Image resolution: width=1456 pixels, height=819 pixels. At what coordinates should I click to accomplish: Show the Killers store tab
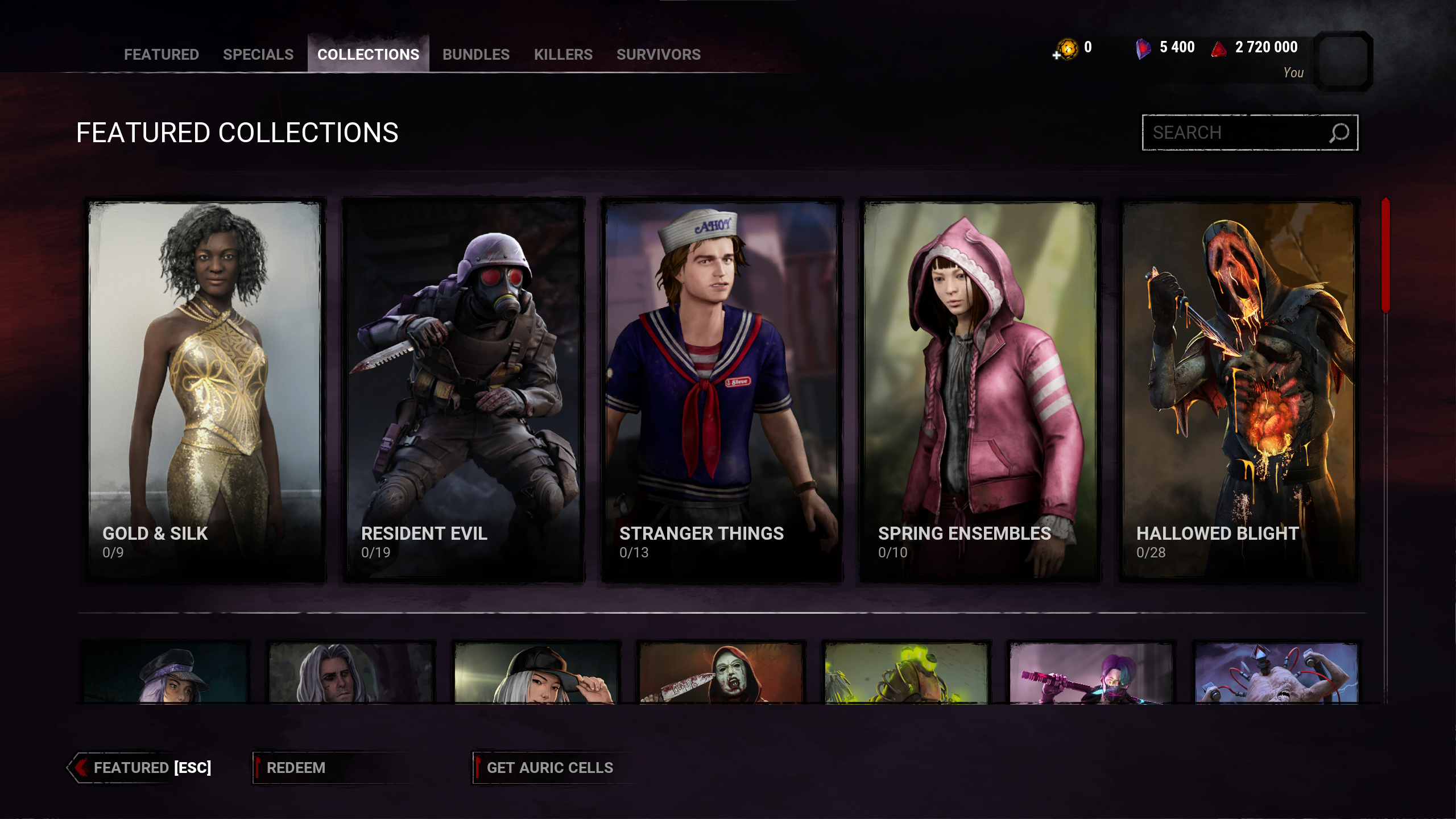click(563, 55)
